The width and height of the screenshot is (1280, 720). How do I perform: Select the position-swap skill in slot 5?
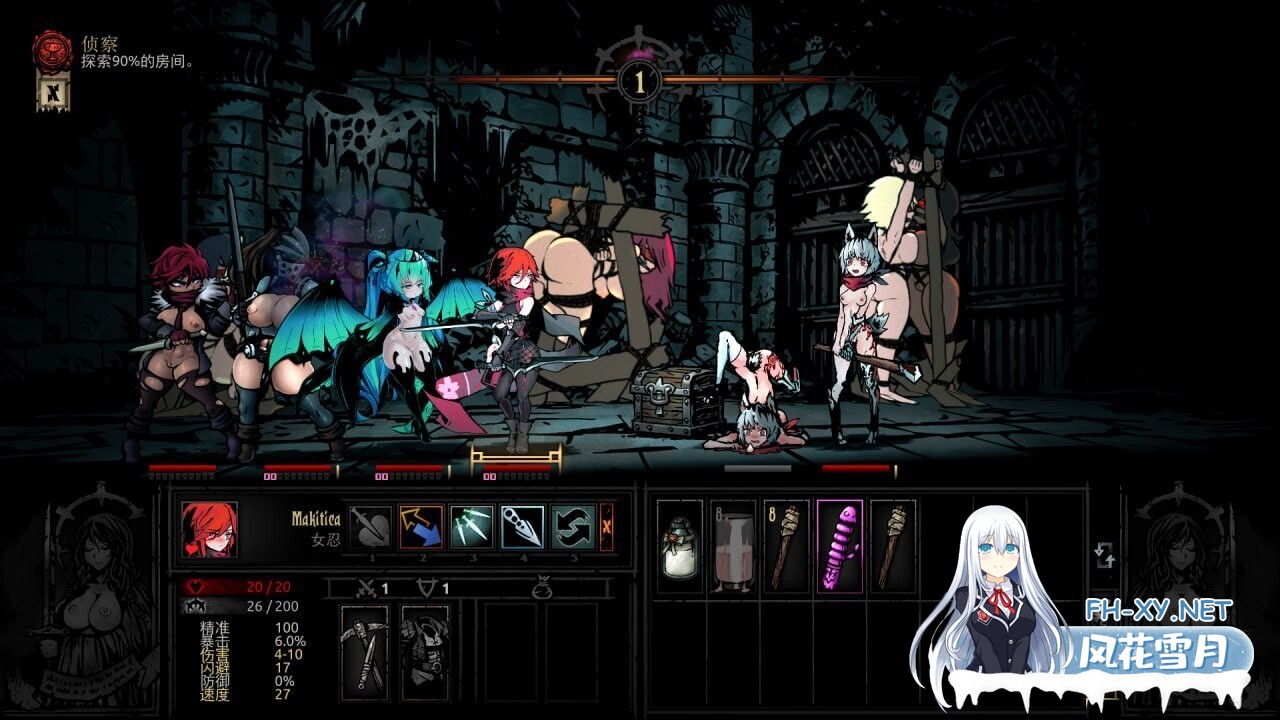click(x=571, y=524)
